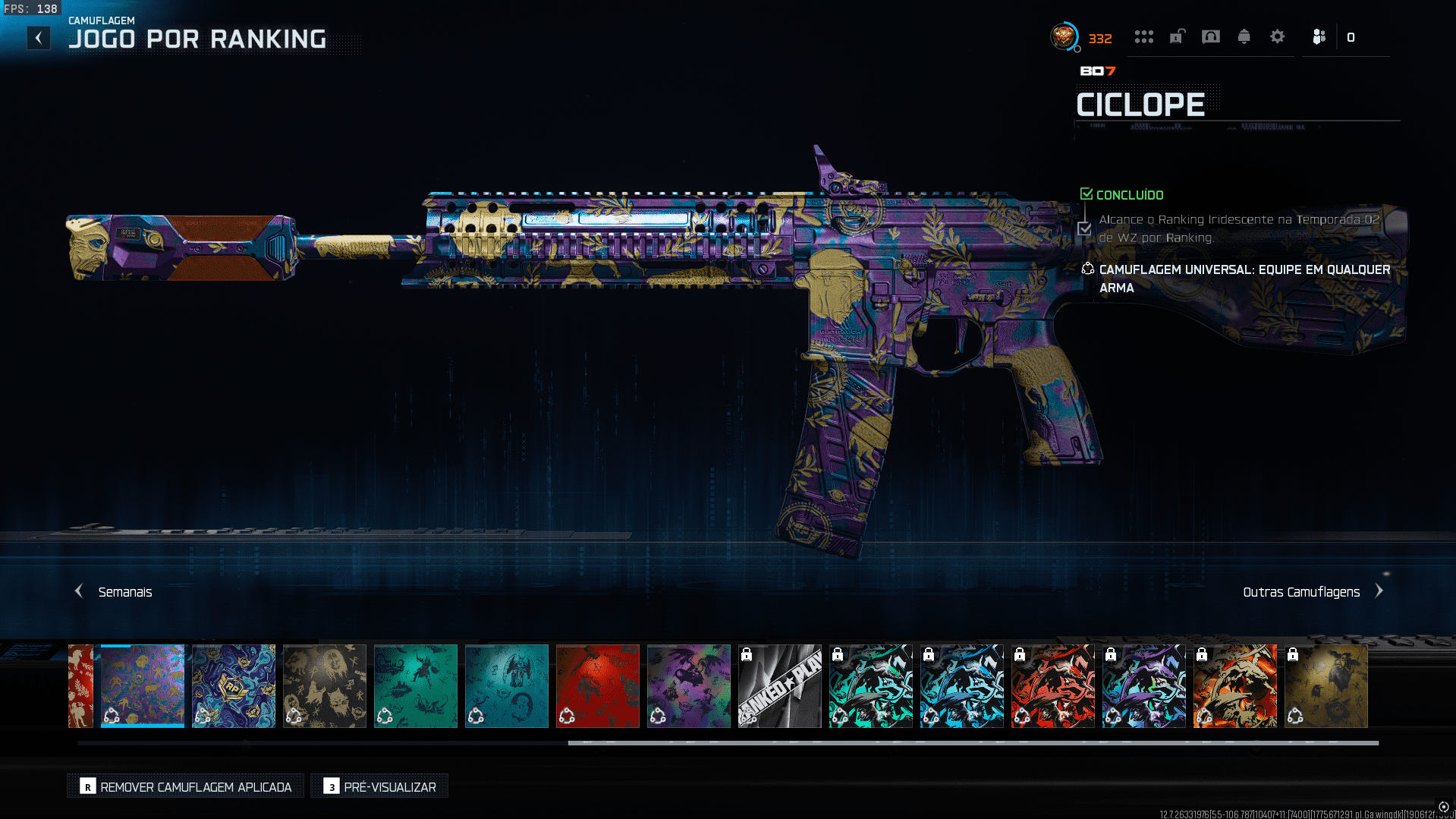The height and width of the screenshot is (819, 1456).
Task: Select the locked Ranked Play camo
Action: tap(780, 686)
